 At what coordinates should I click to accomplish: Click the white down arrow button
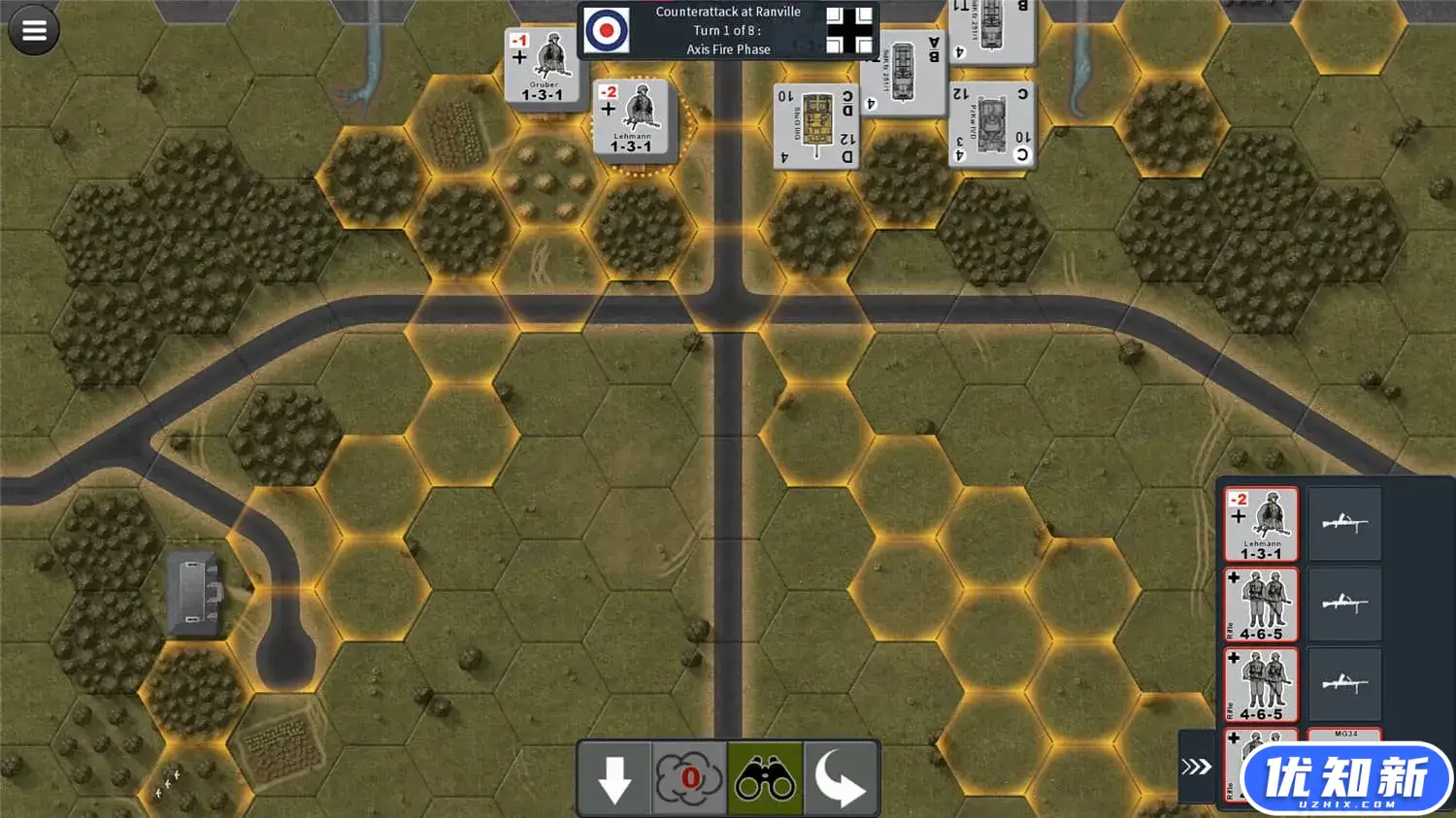[614, 778]
